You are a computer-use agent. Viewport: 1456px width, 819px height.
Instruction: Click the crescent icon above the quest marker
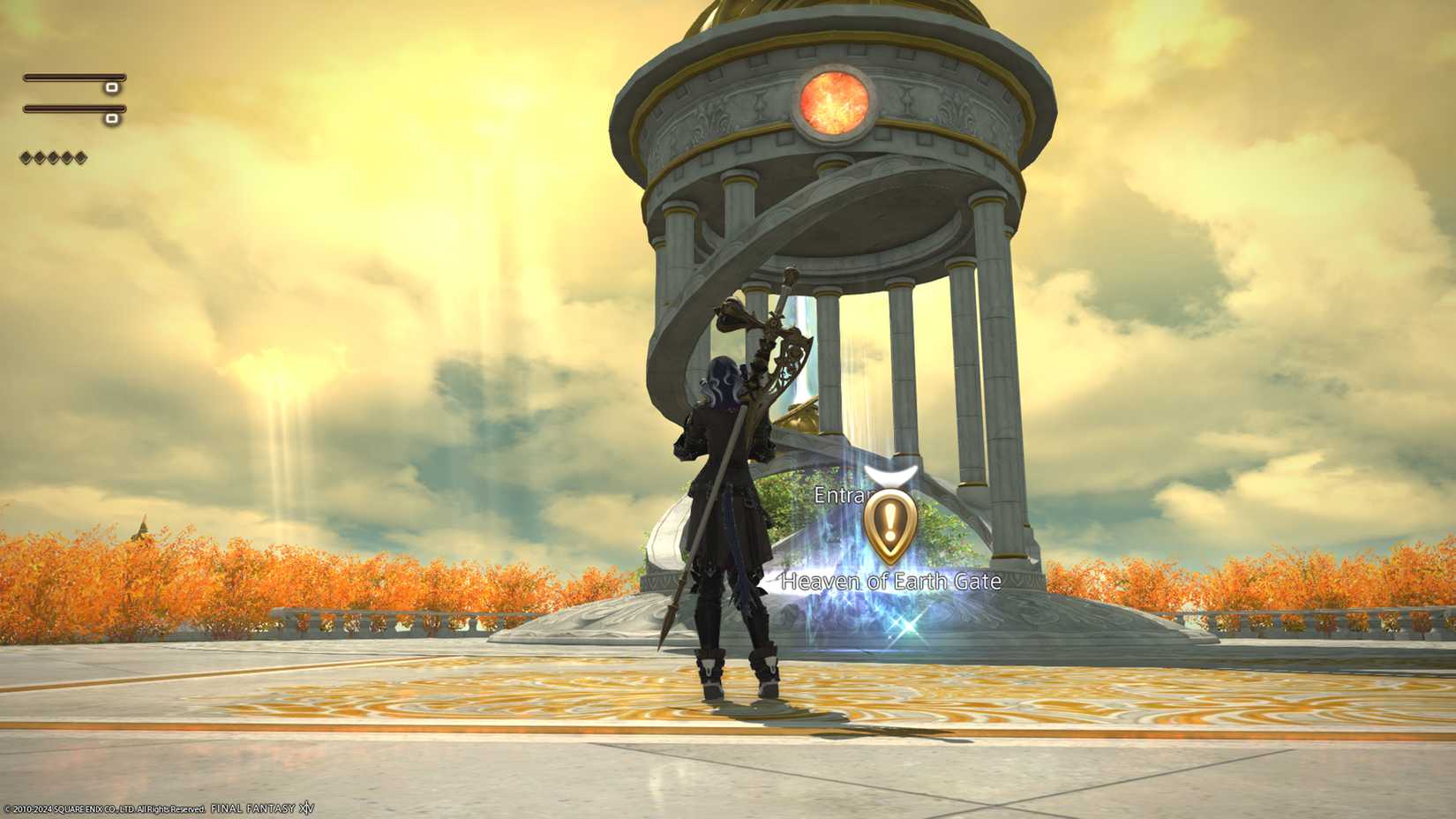[891, 477]
